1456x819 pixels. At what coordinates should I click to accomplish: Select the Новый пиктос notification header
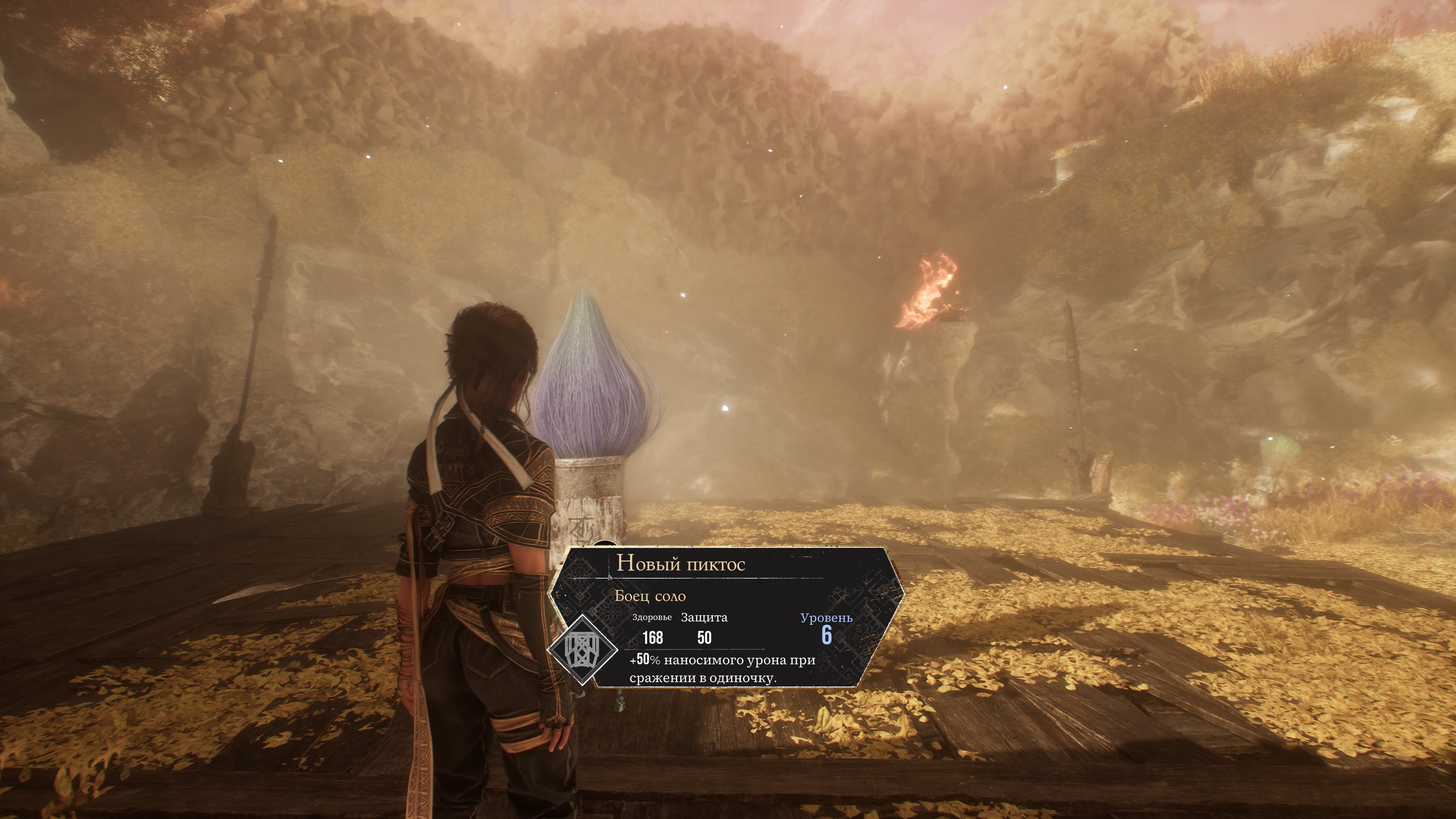(681, 563)
